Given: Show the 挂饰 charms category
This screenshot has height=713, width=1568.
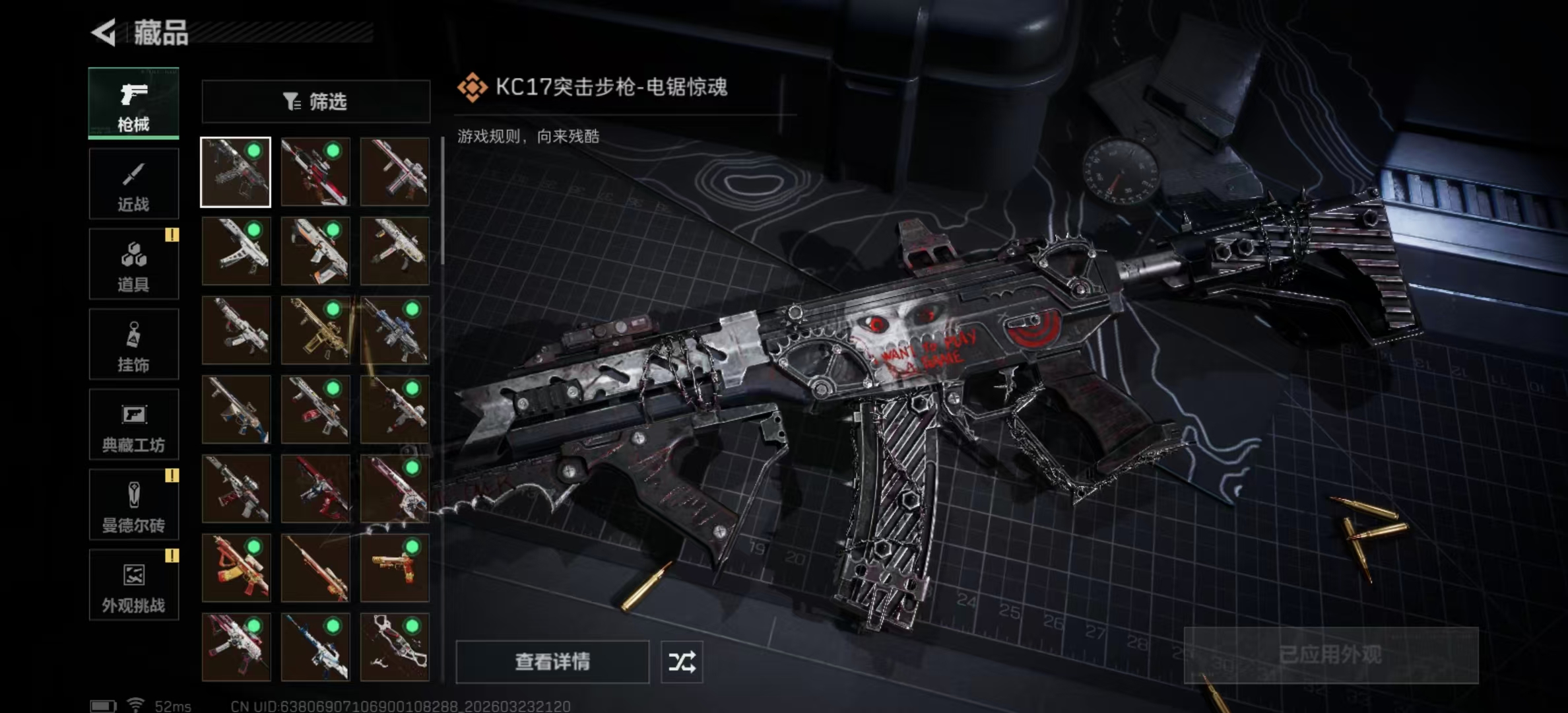Looking at the screenshot, I should [x=133, y=344].
